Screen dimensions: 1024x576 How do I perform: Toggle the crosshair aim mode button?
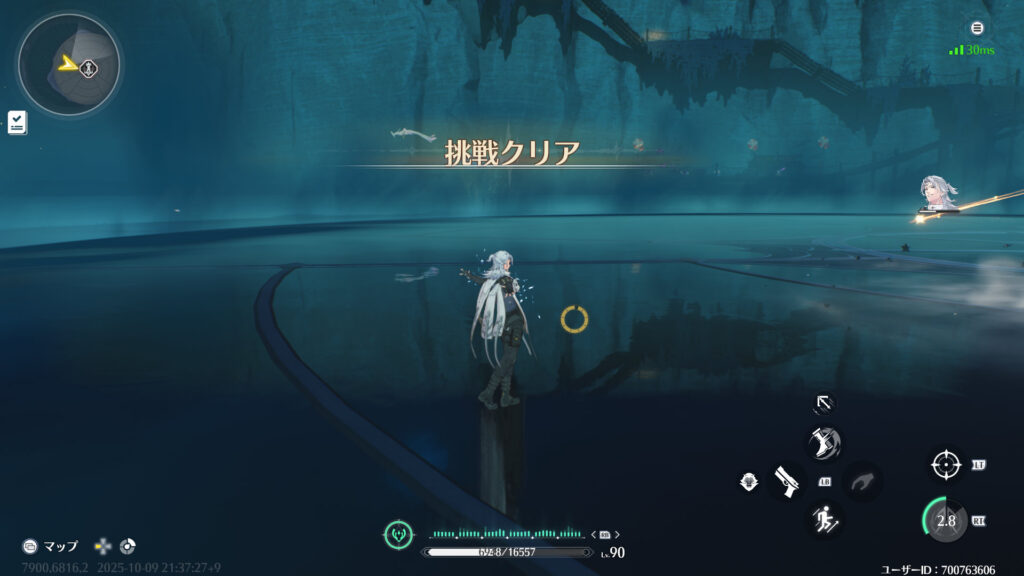point(945,465)
